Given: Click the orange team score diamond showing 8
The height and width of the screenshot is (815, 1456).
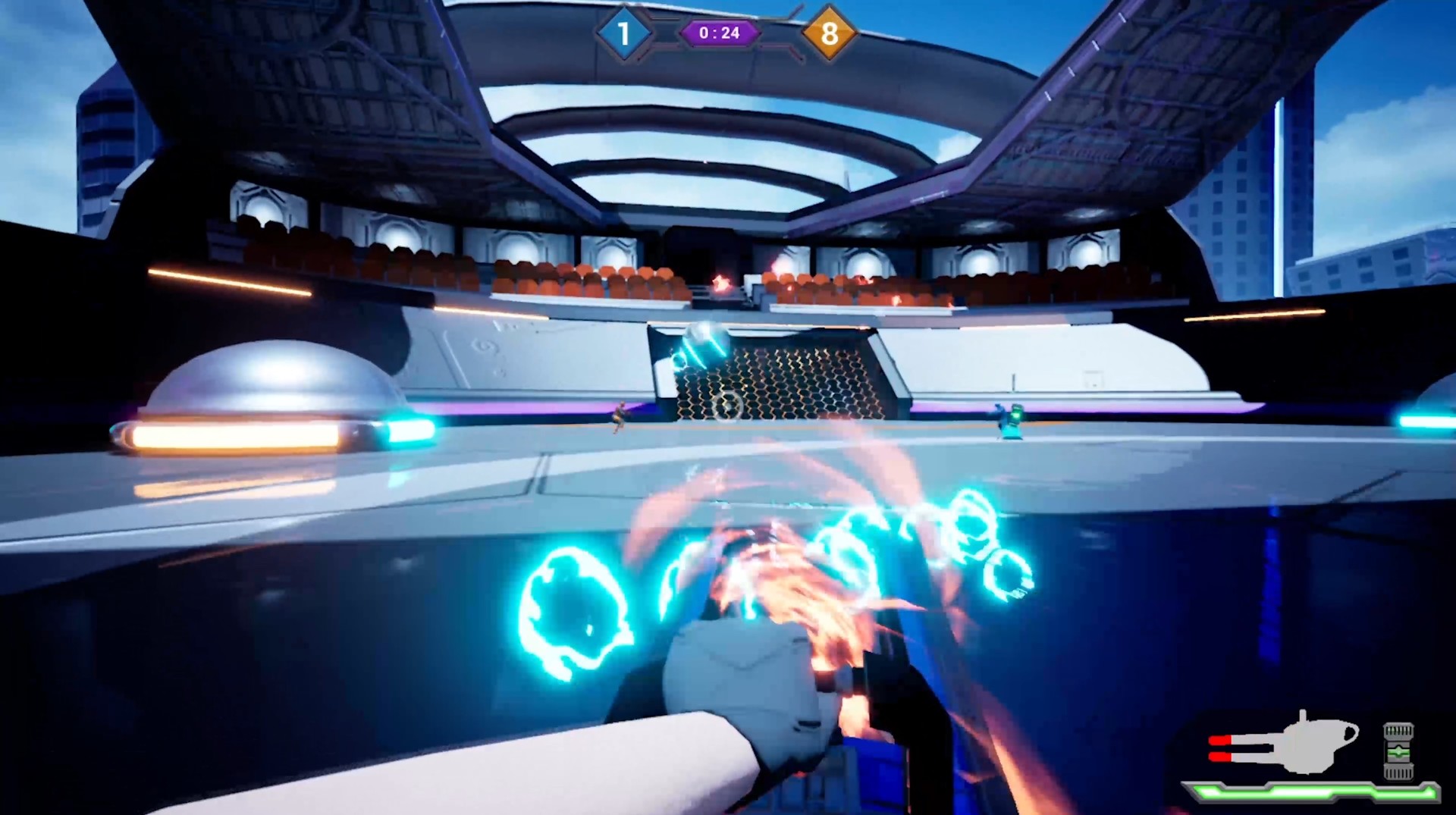Looking at the screenshot, I should coord(831,33).
